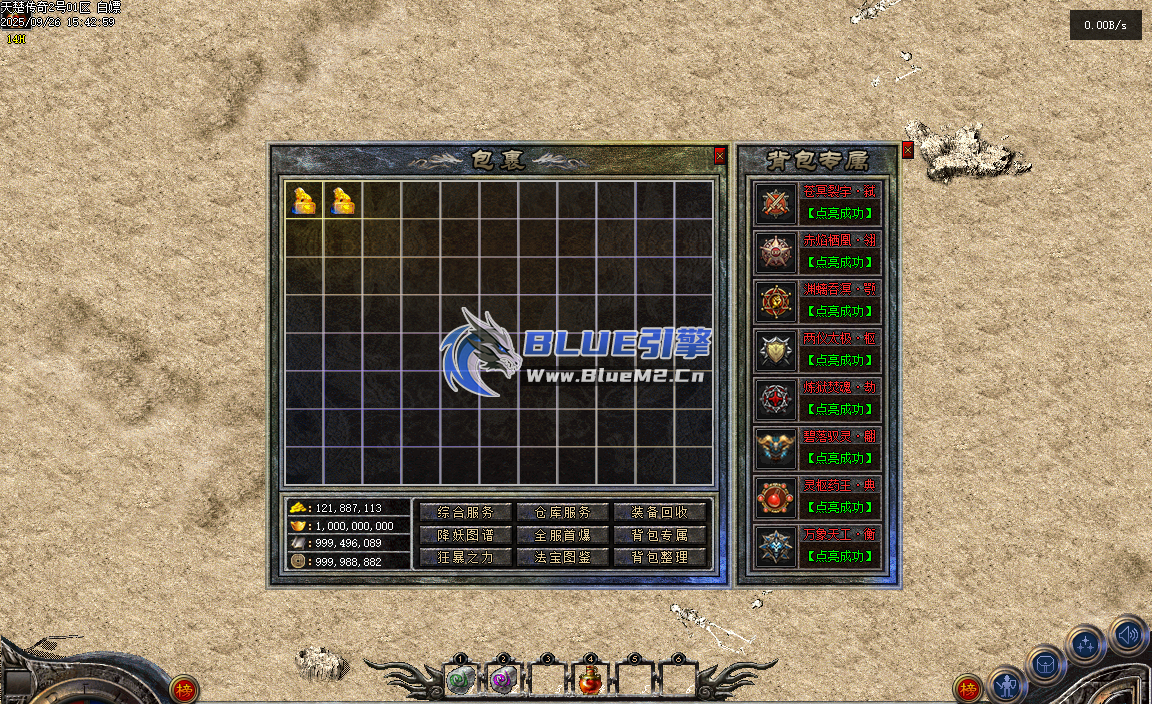Open the 降妖图谱 menu
Viewport: 1152px width, 704px height.
point(465,535)
